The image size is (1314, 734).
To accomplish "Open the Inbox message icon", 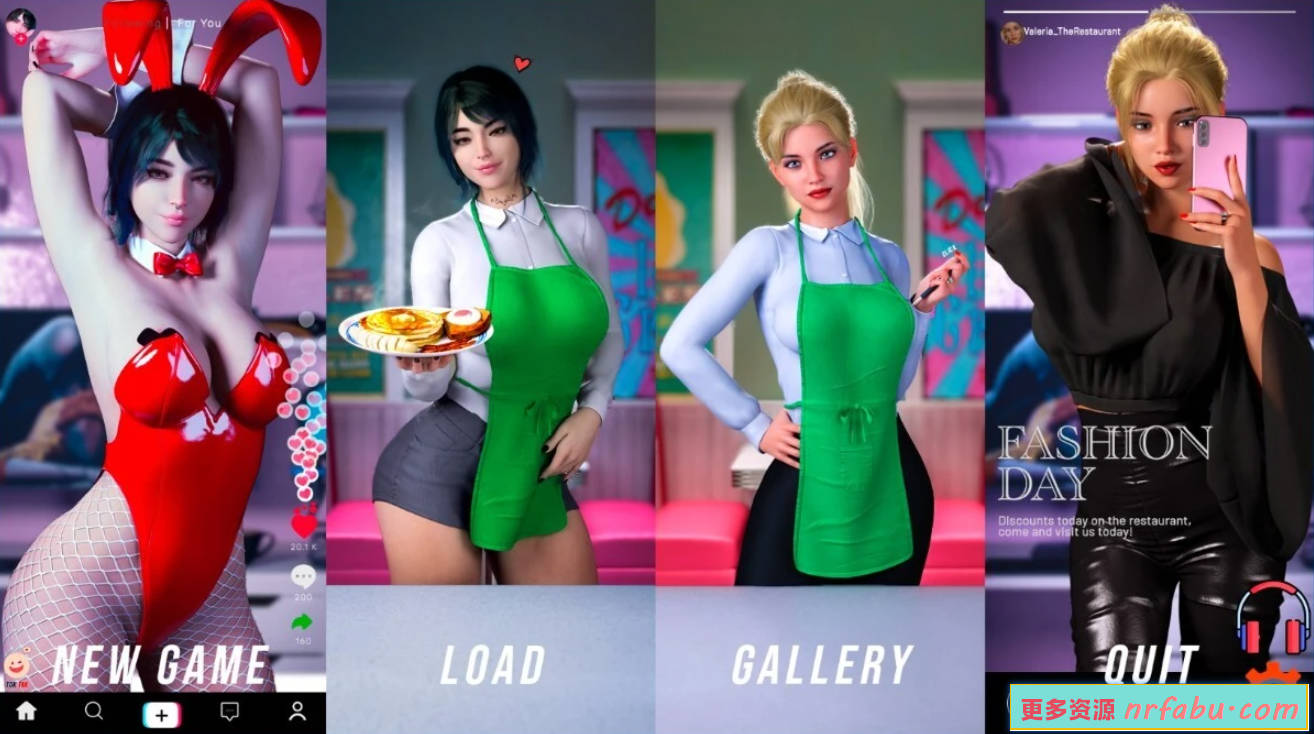I will coord(228,712).
